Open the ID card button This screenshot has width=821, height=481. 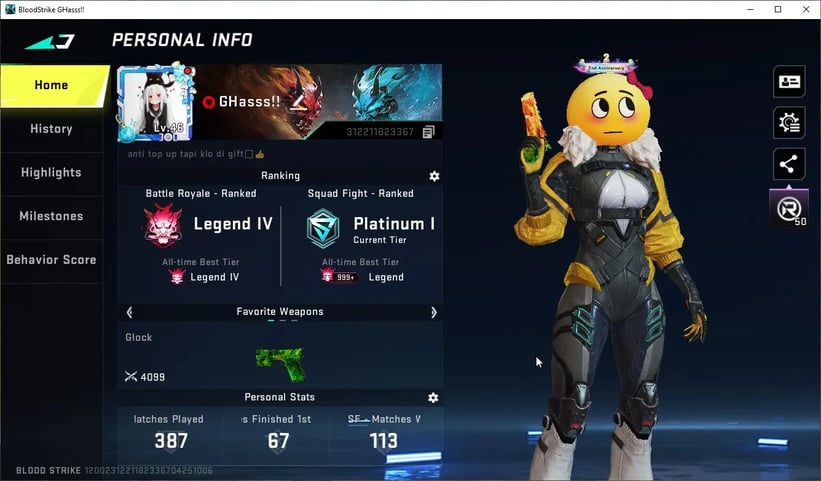pyautogui.click(x=789, y=82)
